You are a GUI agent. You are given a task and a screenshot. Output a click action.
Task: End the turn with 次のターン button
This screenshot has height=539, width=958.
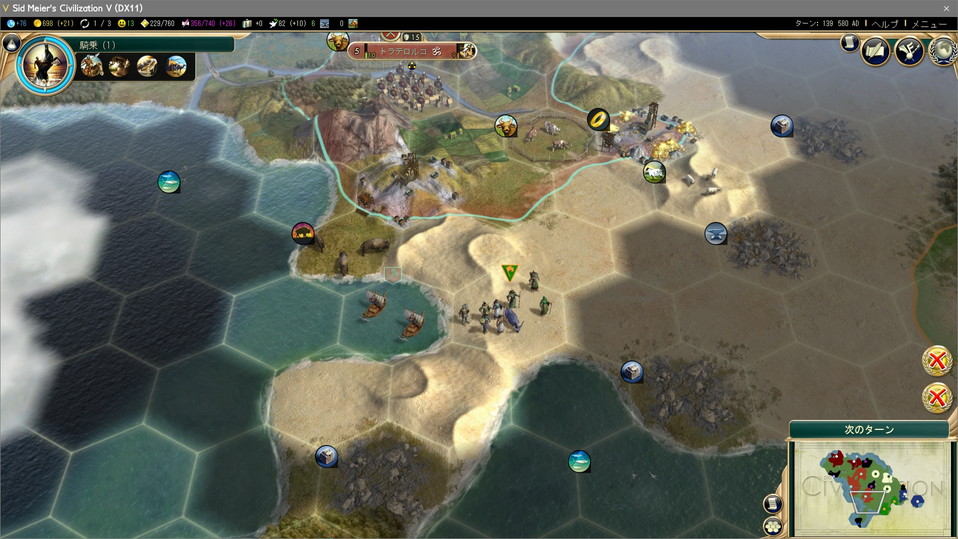(869, 429)
